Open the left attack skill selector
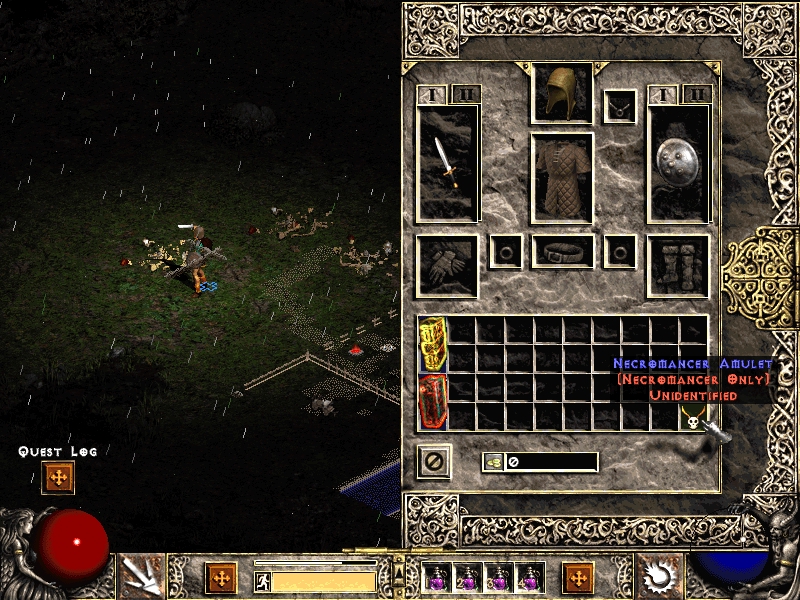The width and height of the screenshot is (800, 600). tap(139, 576)
